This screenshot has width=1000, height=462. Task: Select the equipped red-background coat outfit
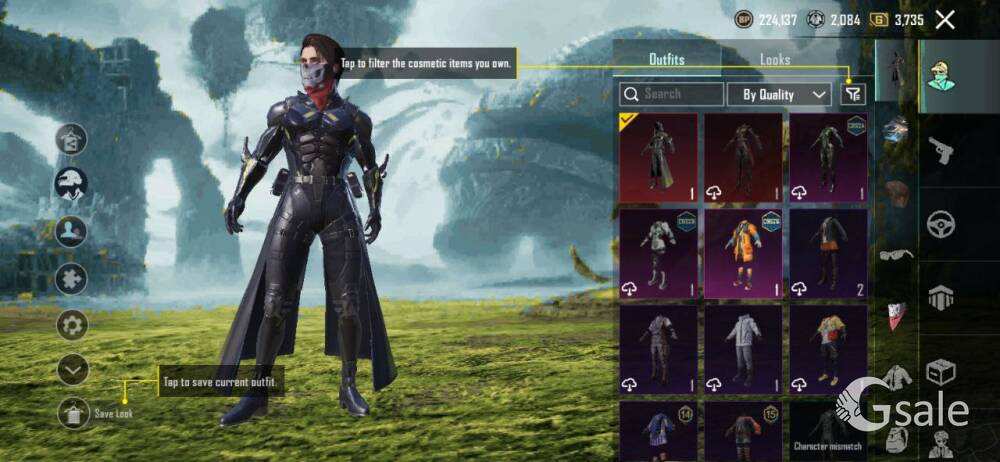tap(658, 157)
